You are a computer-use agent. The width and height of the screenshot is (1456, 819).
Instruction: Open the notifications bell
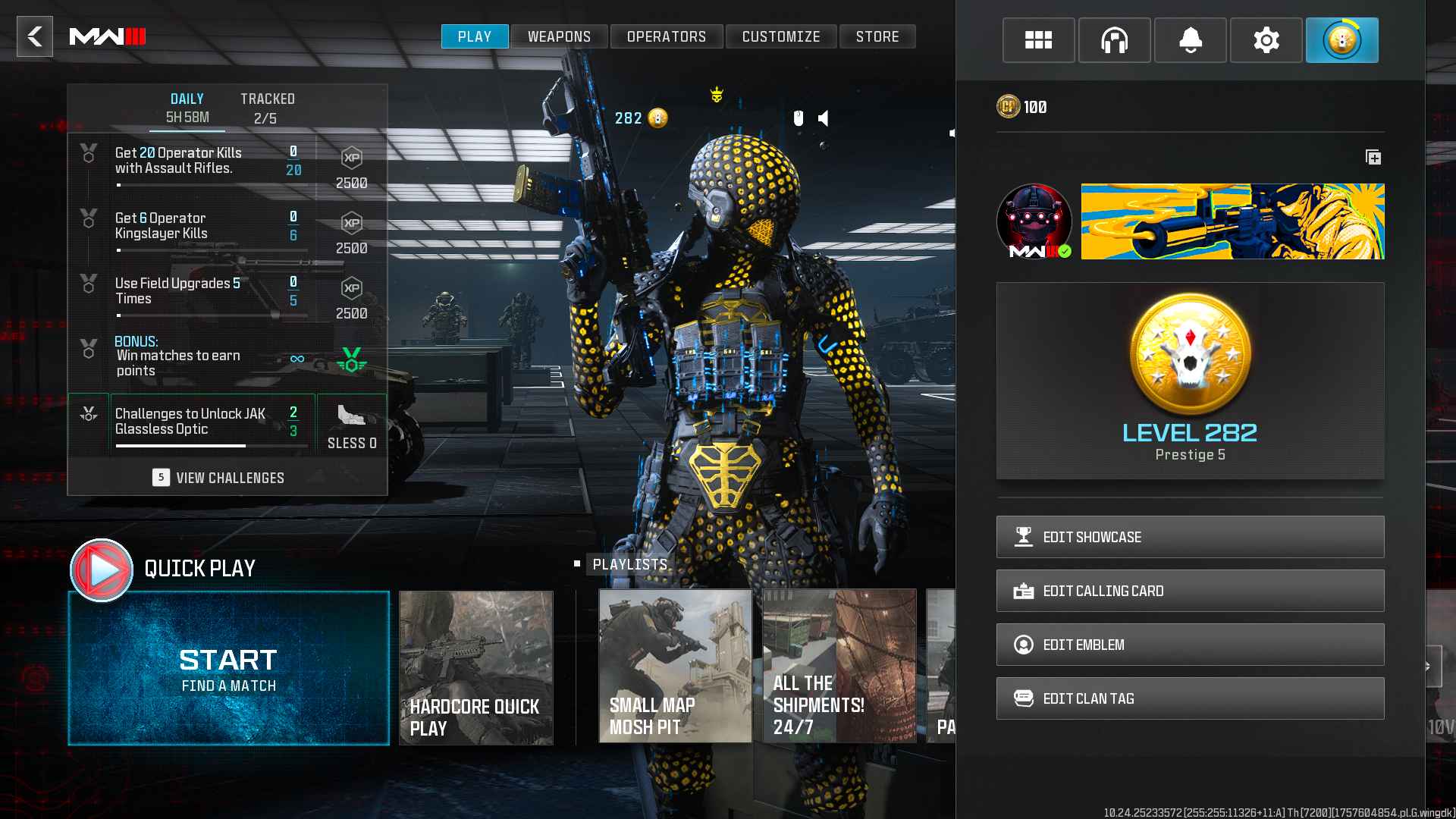point(1190,40)
